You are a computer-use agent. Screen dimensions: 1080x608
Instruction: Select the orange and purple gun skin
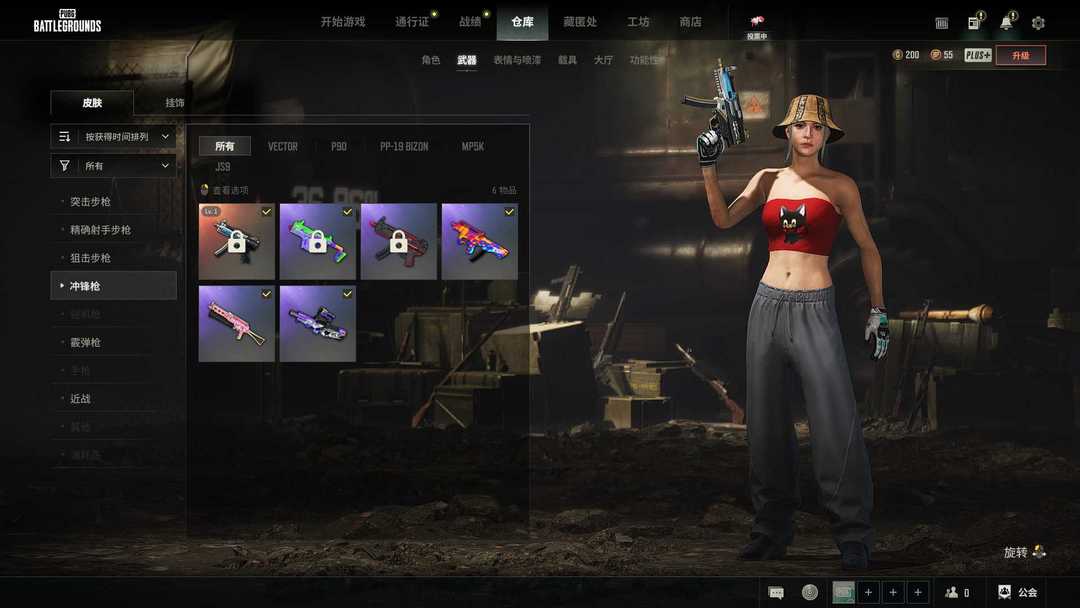point(480,242)
